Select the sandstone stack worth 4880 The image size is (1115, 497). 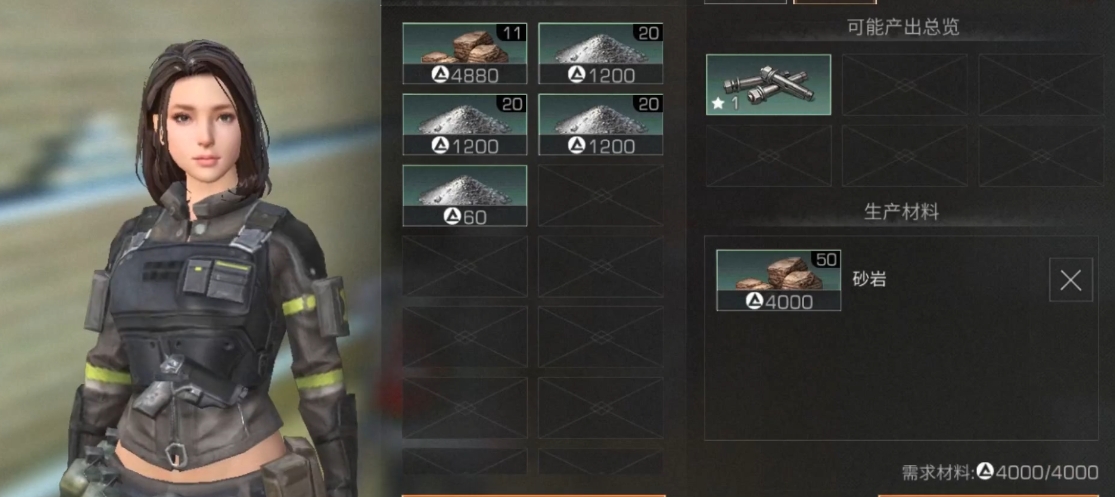pyautogui.click(x=464, y=54)
